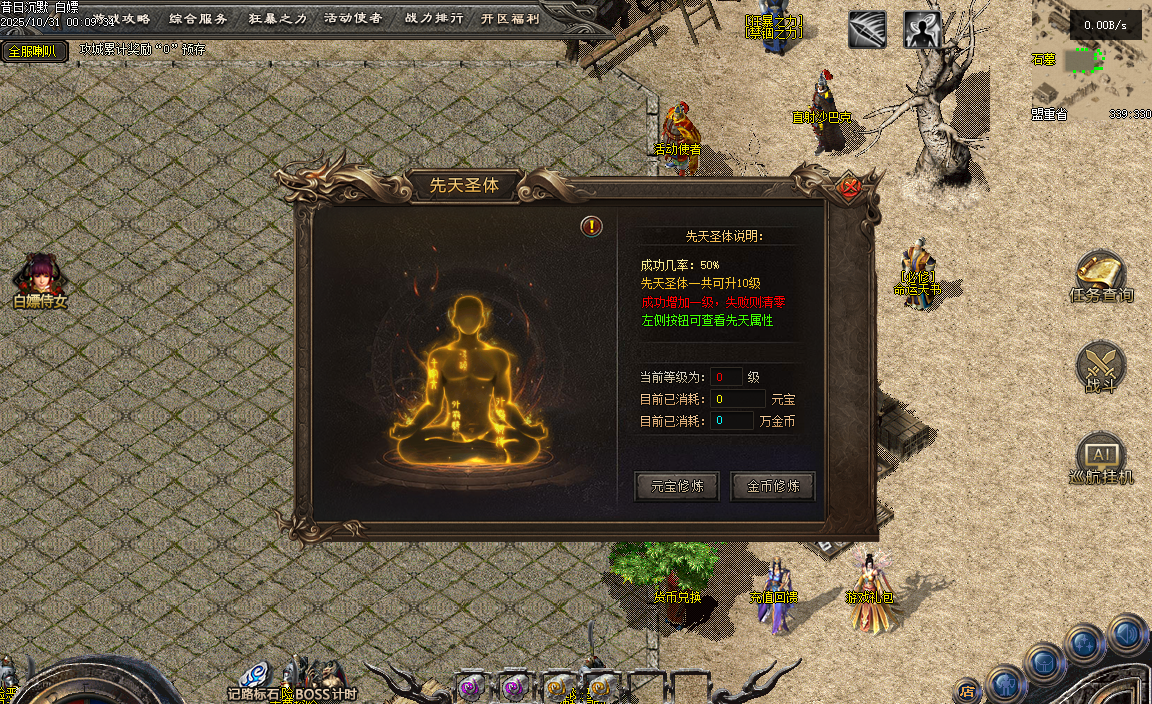Open the 任务查询 scroll icon
The width and height of the screenshot is (1152, 704).
pyautogui.click(x=1101, y=275)
